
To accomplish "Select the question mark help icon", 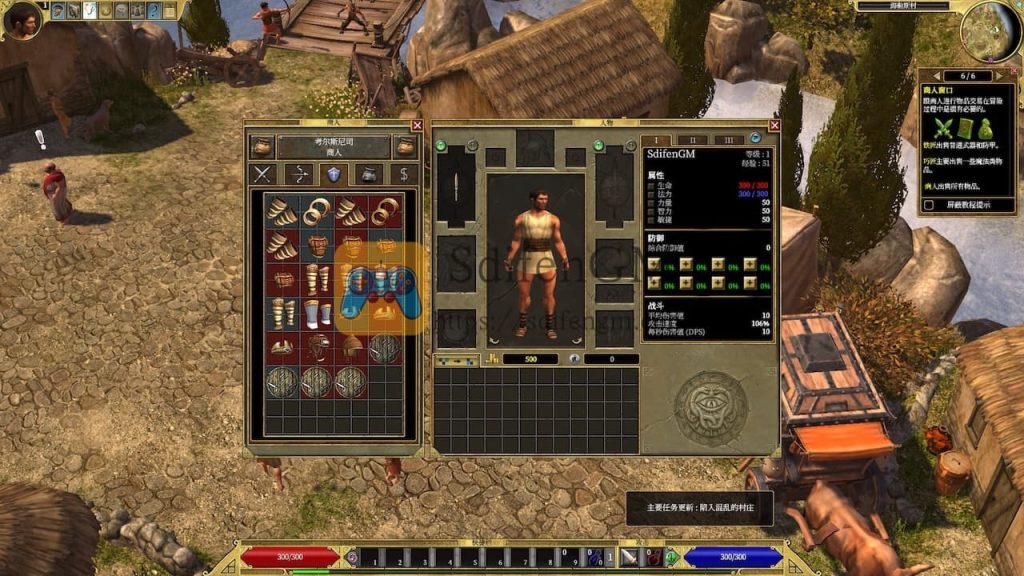I will (x=154, y=11).
